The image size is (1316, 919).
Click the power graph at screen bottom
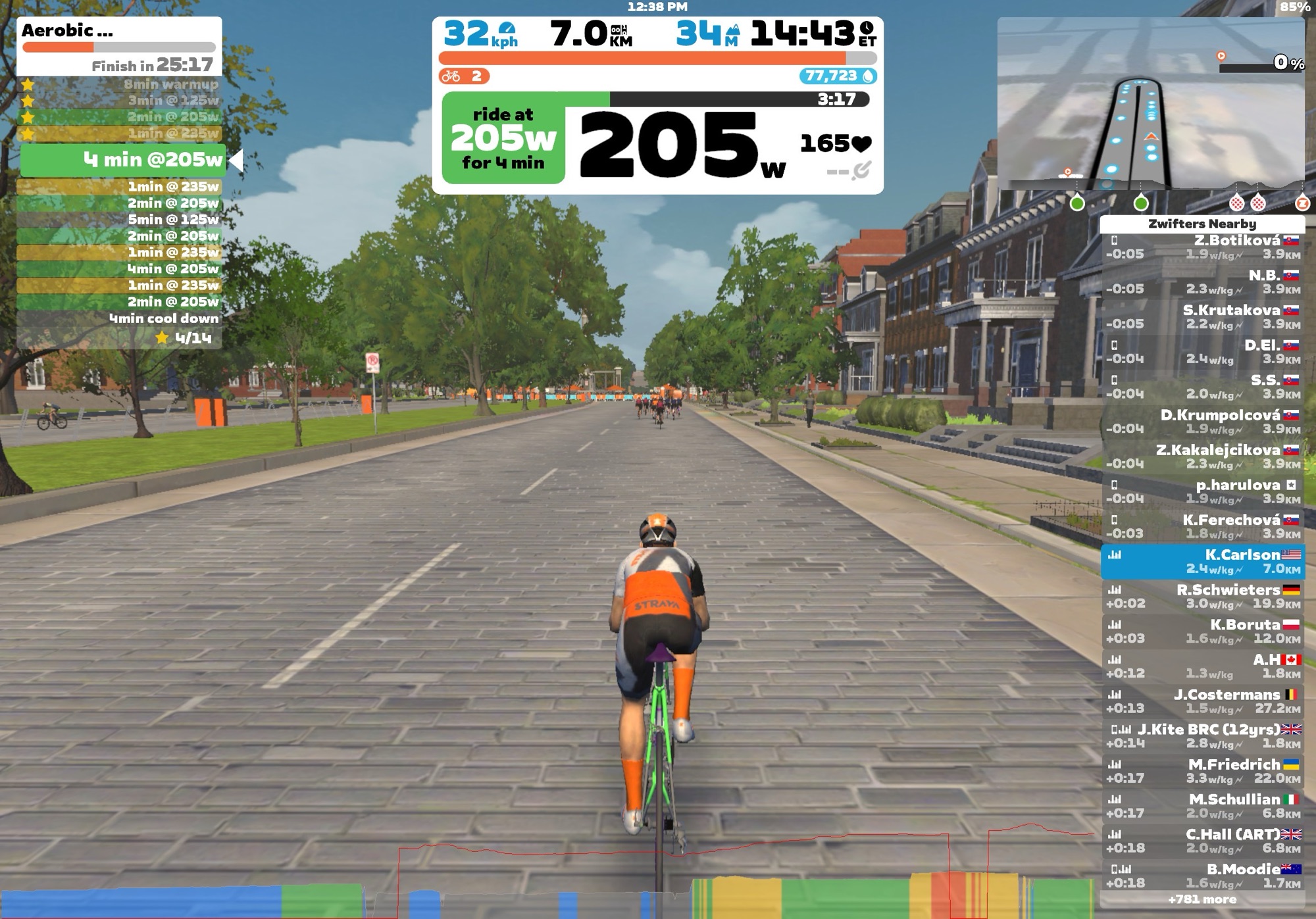(x=546, y=882)
